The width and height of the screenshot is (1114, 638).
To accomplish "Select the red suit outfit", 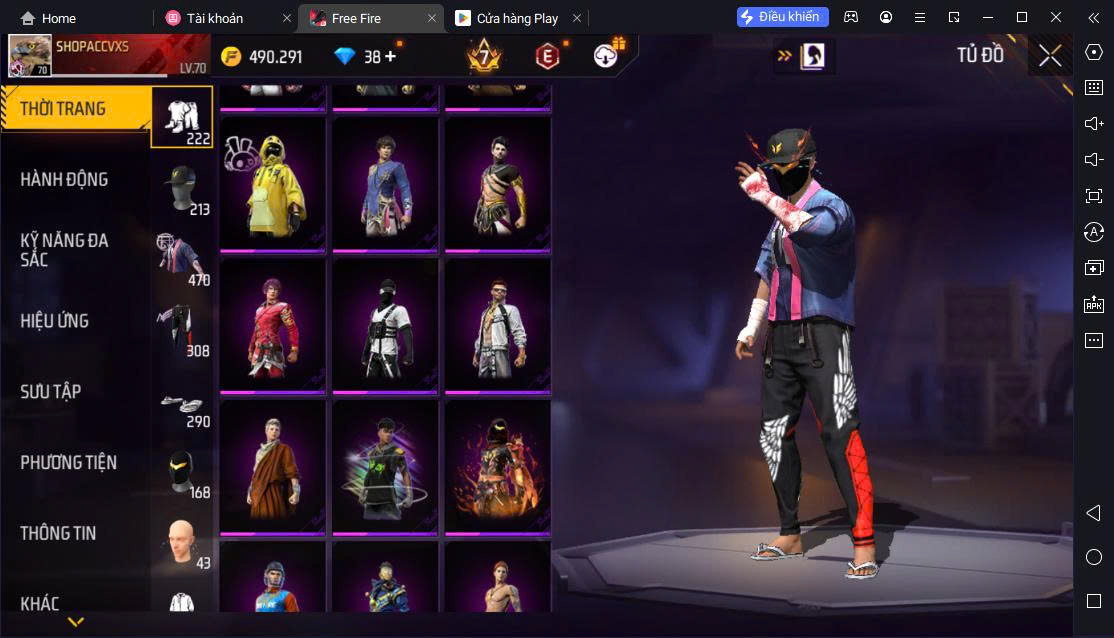I will [x=272, y=327].
